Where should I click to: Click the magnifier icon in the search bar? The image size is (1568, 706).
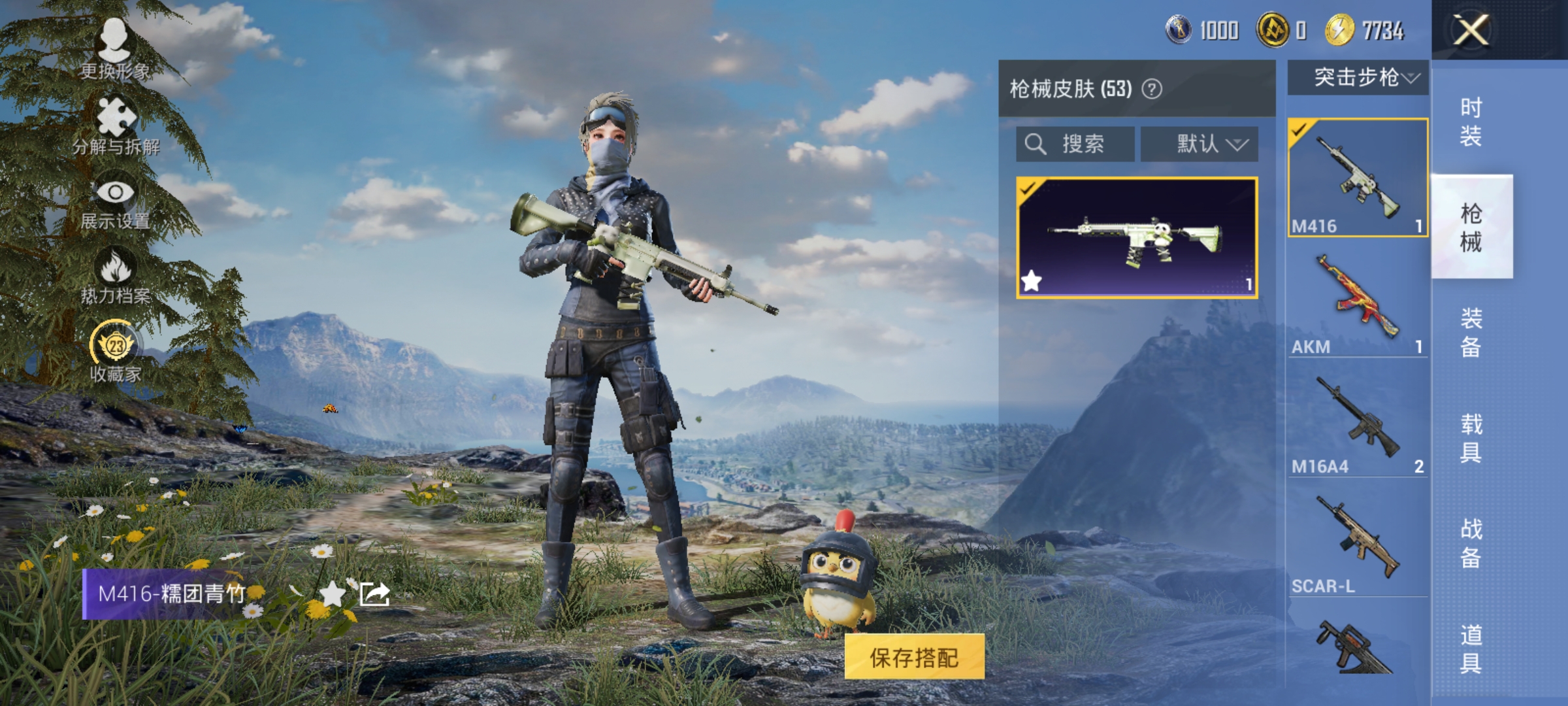1036,143
